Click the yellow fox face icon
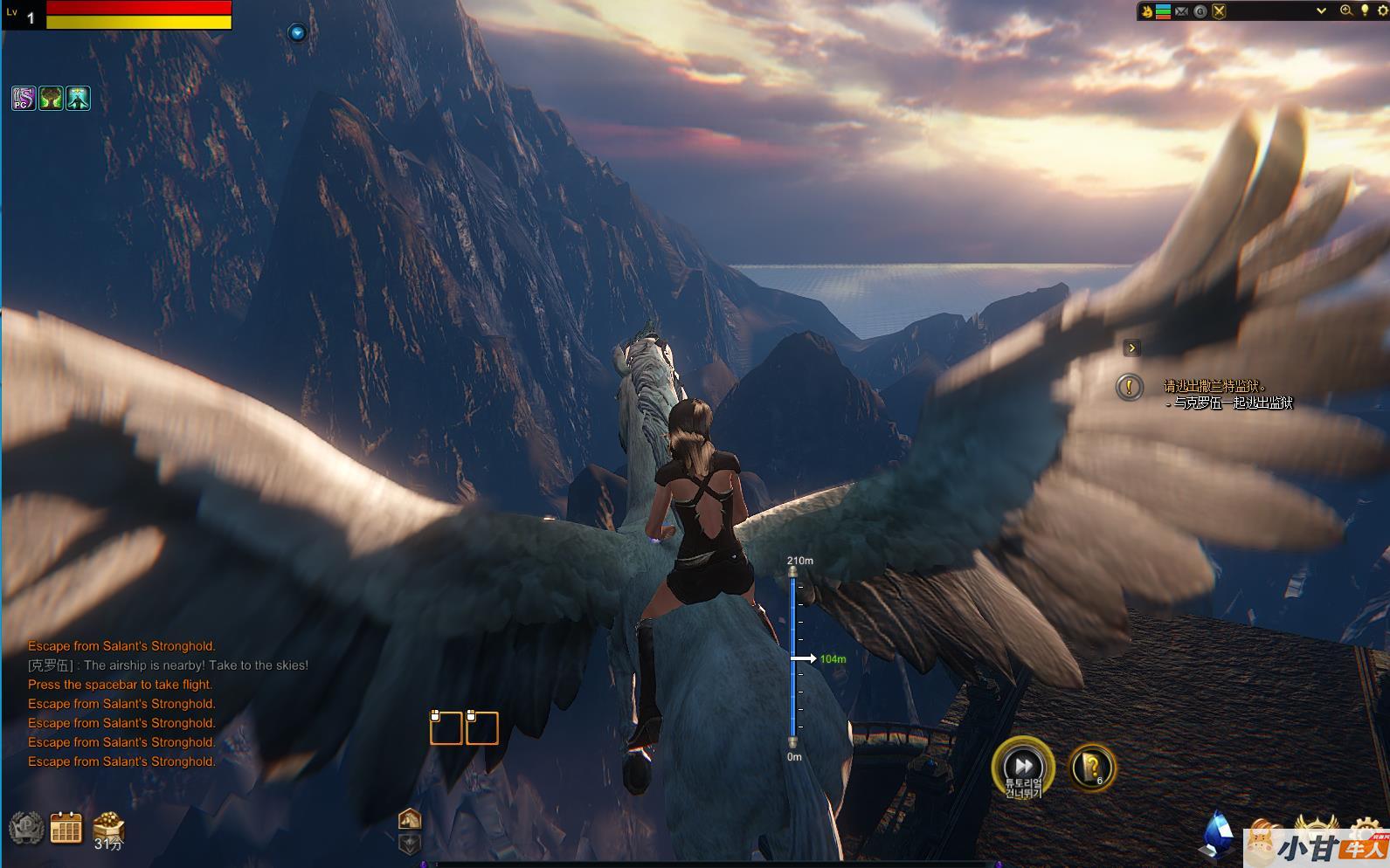 pos(1146,11)
